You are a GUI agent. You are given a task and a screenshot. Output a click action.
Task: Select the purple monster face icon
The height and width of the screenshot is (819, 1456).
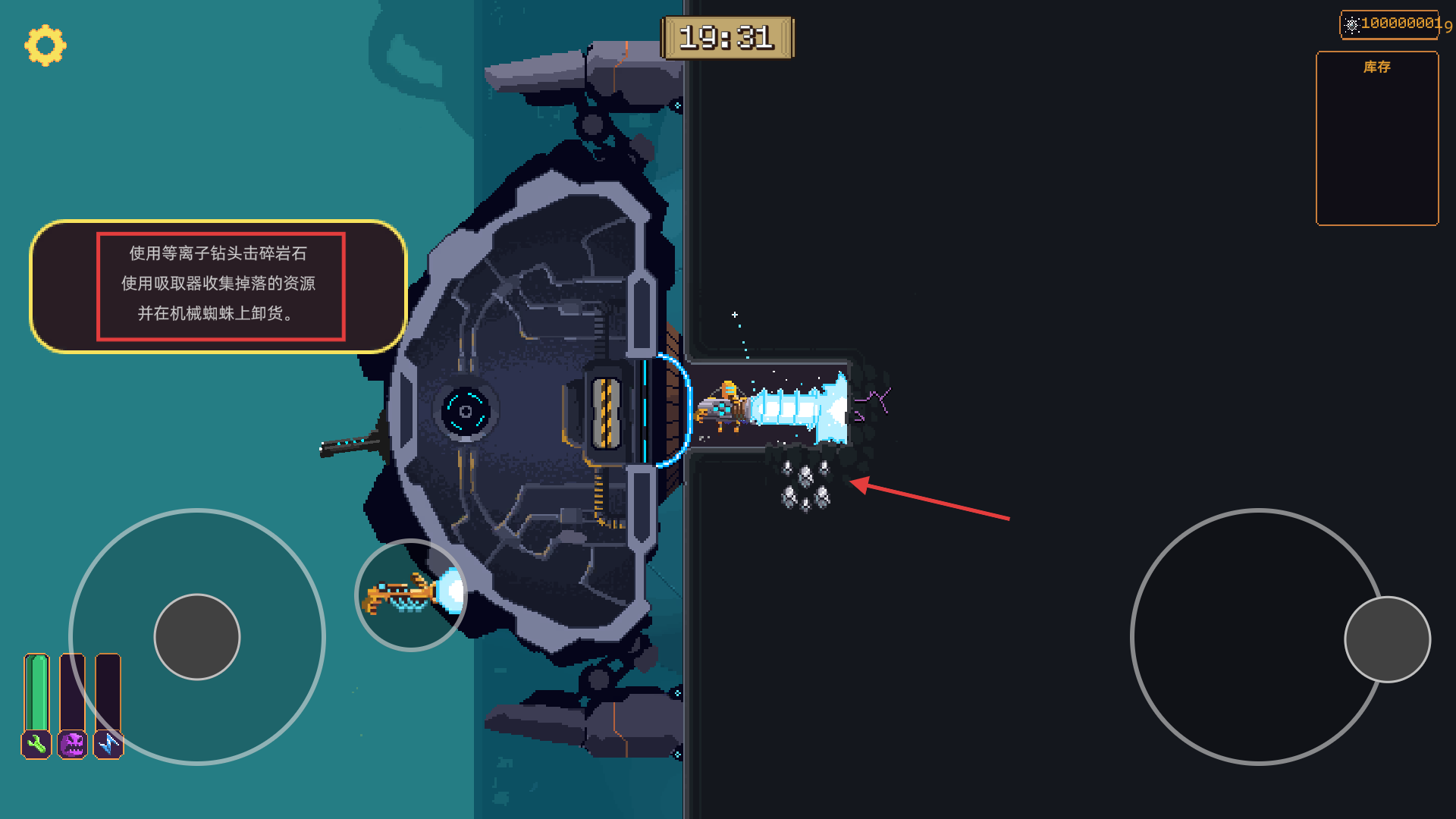73,745
